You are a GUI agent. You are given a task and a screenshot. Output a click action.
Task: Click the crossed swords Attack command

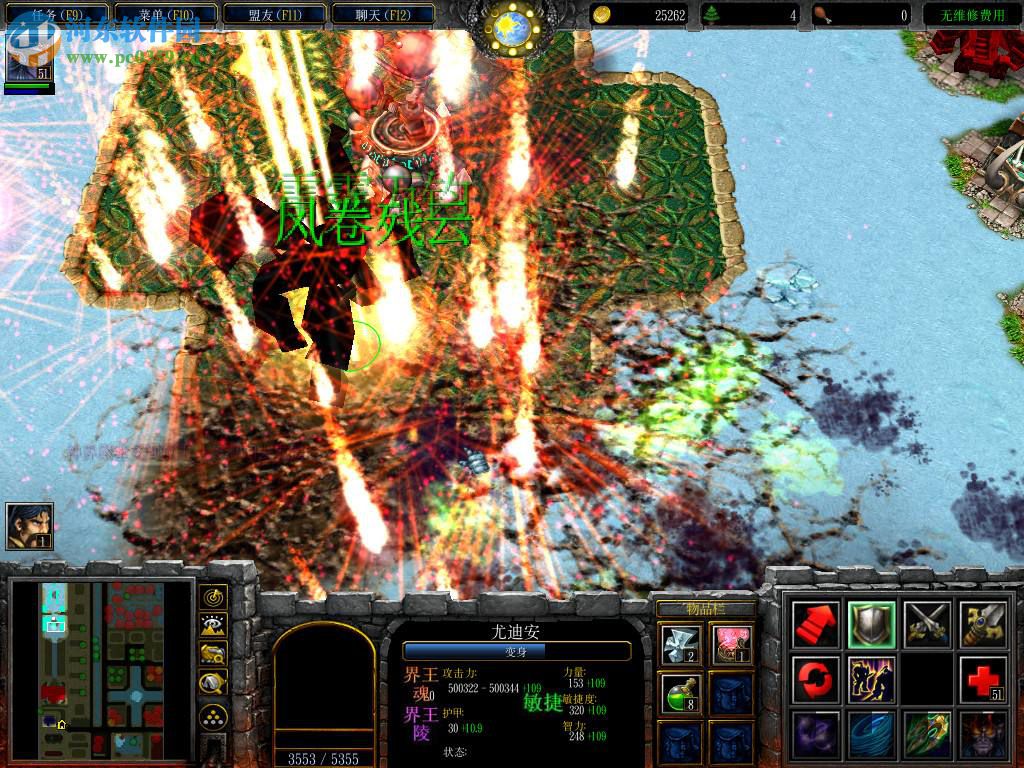[x=926, y=625]
